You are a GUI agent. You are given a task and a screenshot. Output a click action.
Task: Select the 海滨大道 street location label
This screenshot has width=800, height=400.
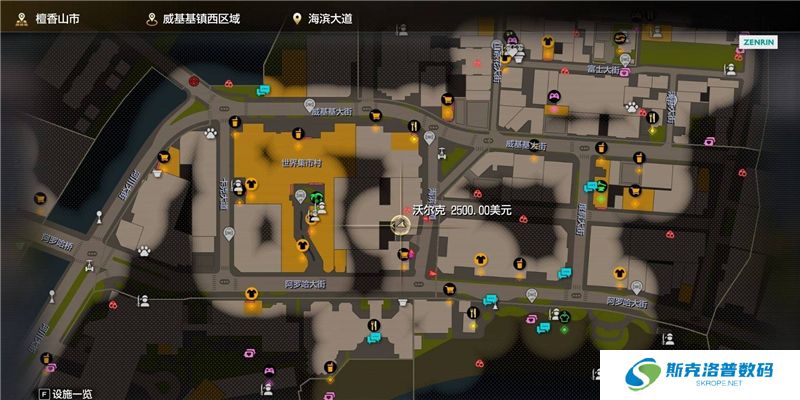tap(328, 19)
